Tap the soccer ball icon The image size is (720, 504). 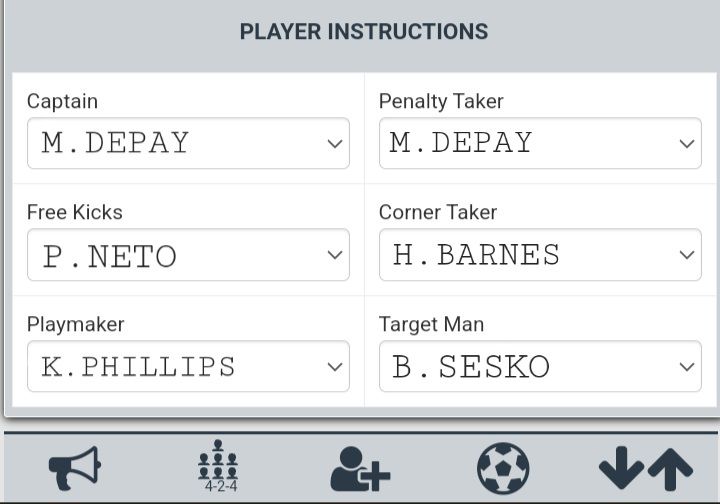tap(503, 468)
